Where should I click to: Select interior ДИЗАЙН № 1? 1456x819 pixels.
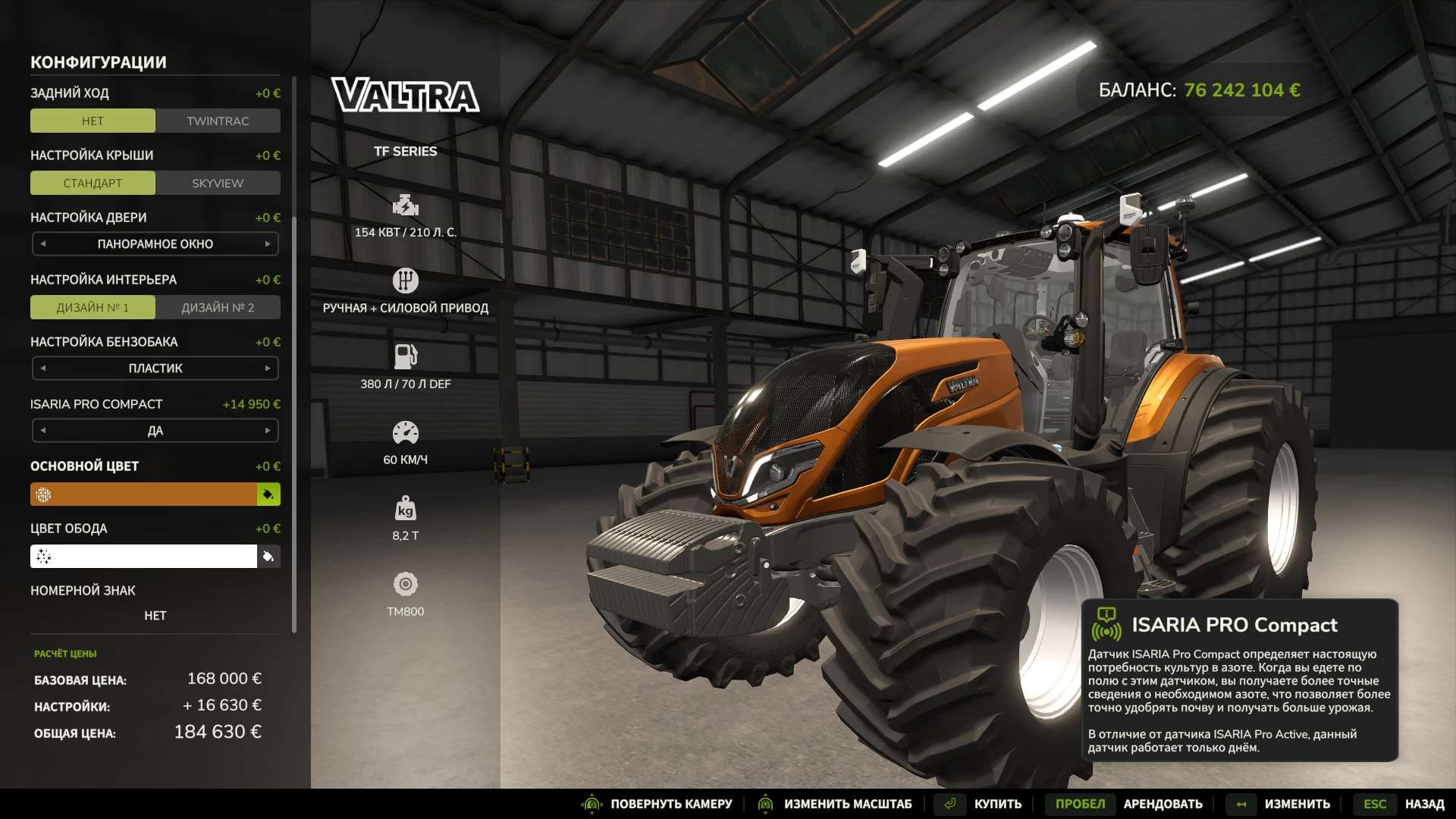(93, 308)
